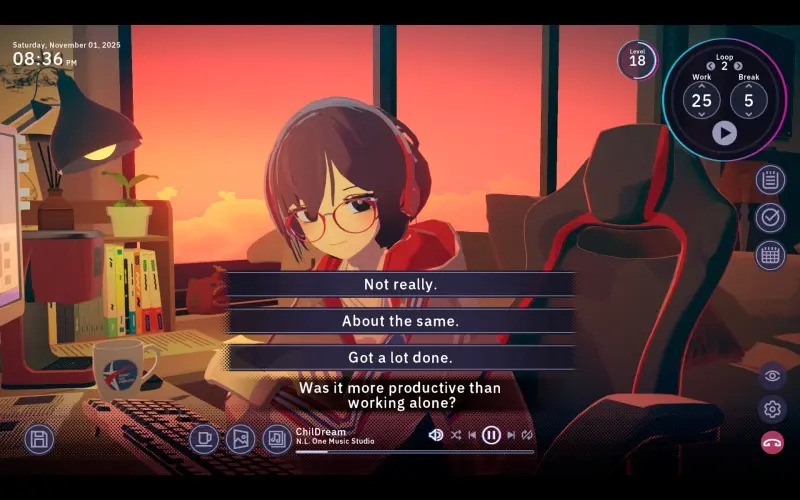Viewport: 800px width, 500px height.
Task: Open the coffee cup icon button
Action: tap(204, 438)
